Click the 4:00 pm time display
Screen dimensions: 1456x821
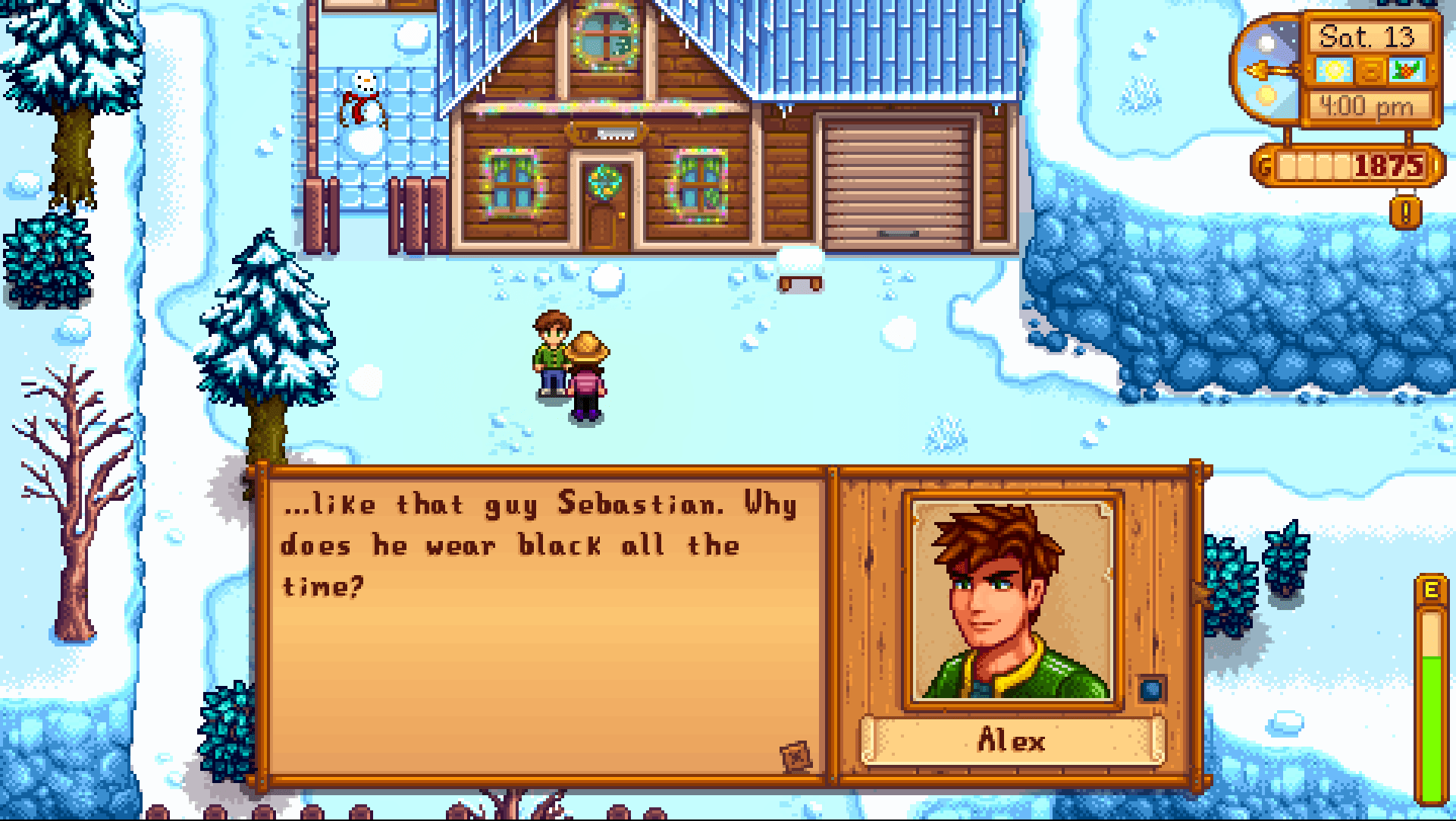[x=1369, y=105]
